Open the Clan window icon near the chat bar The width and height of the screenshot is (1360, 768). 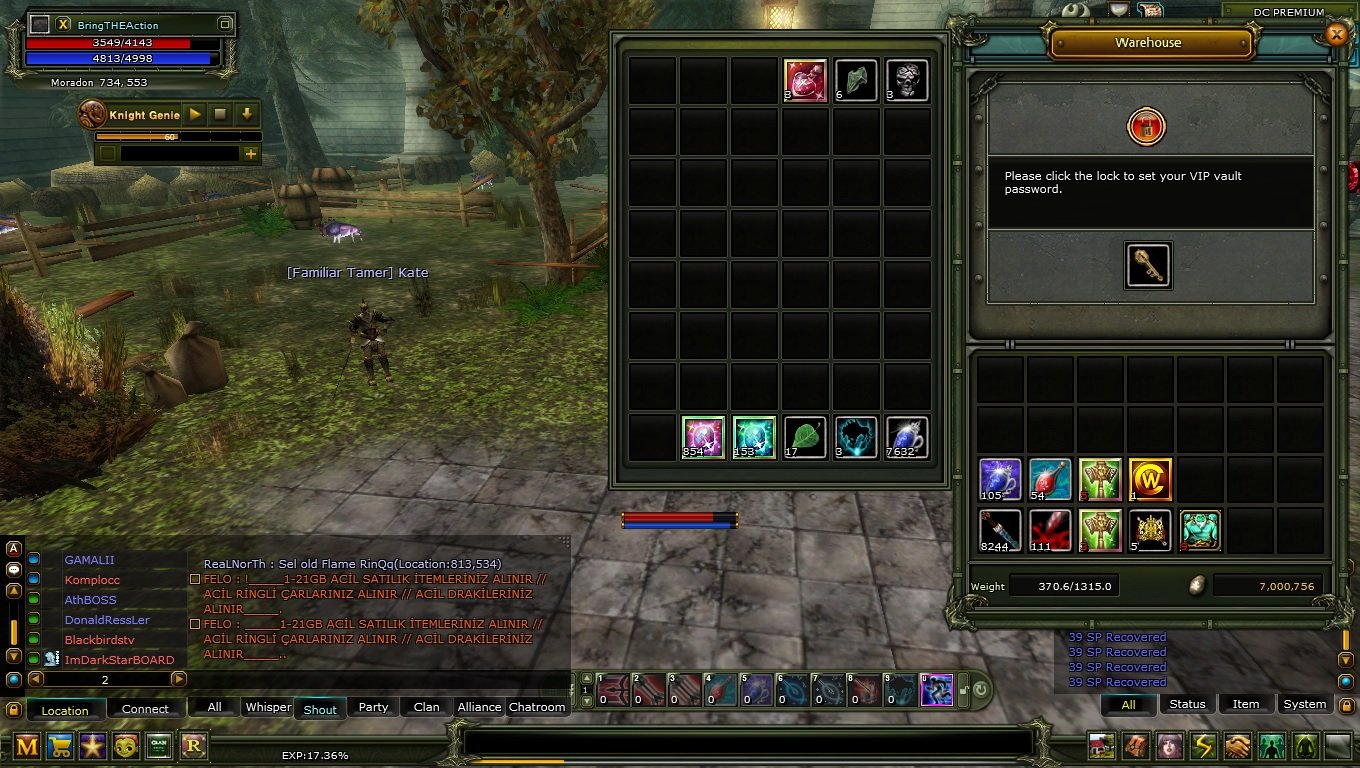[x=159, y=745]
